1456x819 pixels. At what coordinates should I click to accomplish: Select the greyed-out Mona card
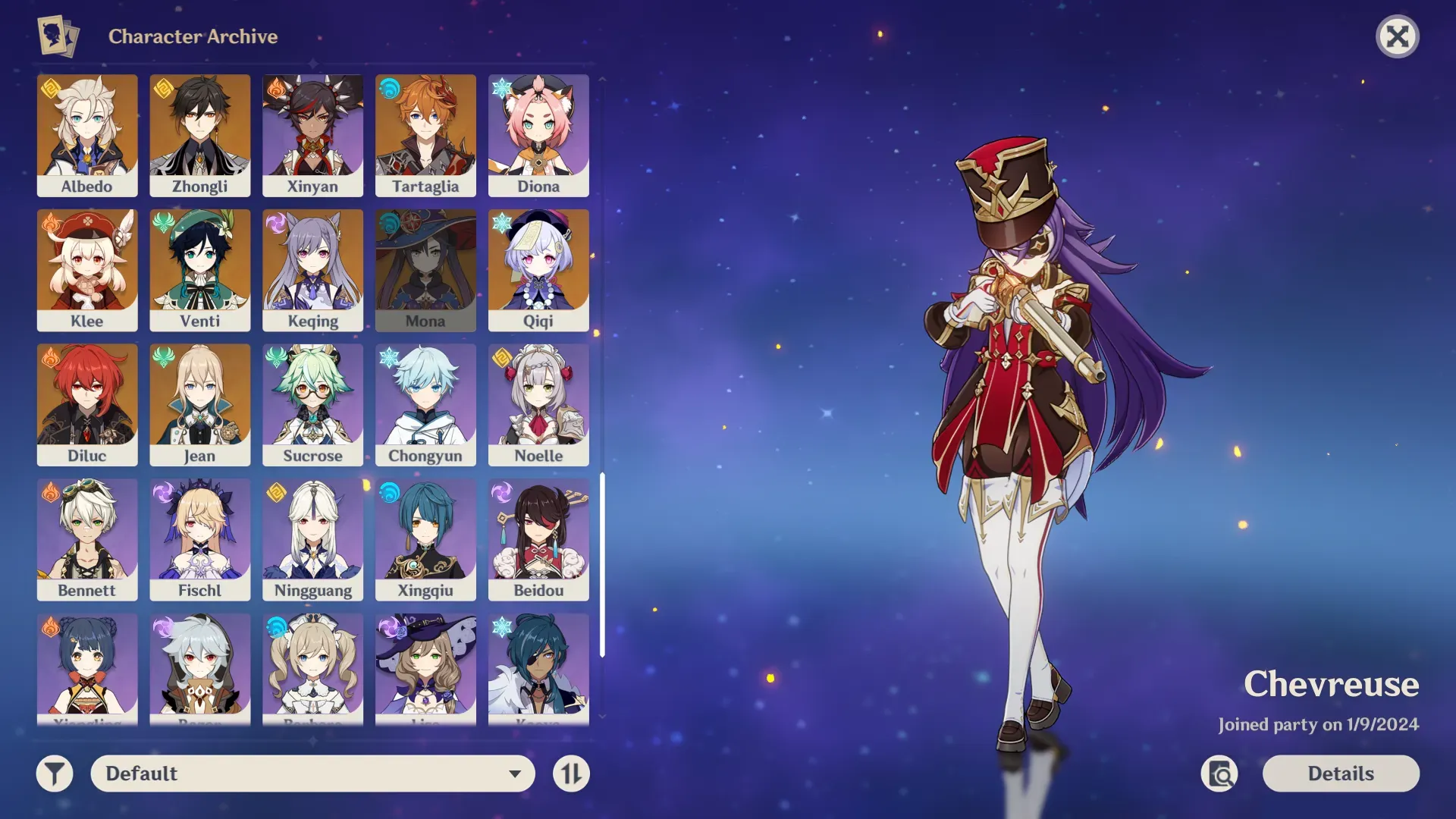pyautogui.click(x=425, y=270)
